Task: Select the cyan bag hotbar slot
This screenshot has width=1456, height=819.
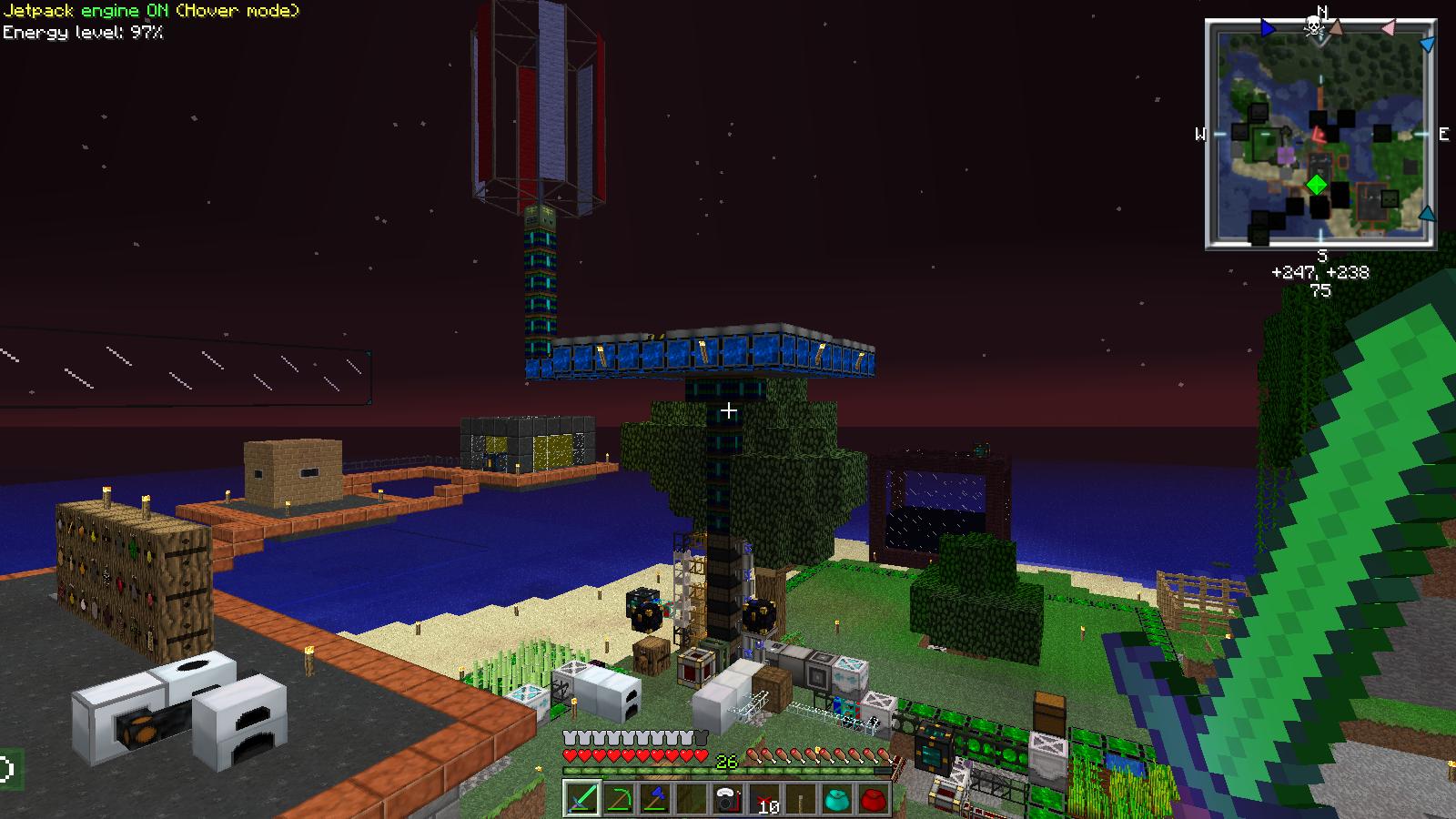Action: (x=838, y=799)
